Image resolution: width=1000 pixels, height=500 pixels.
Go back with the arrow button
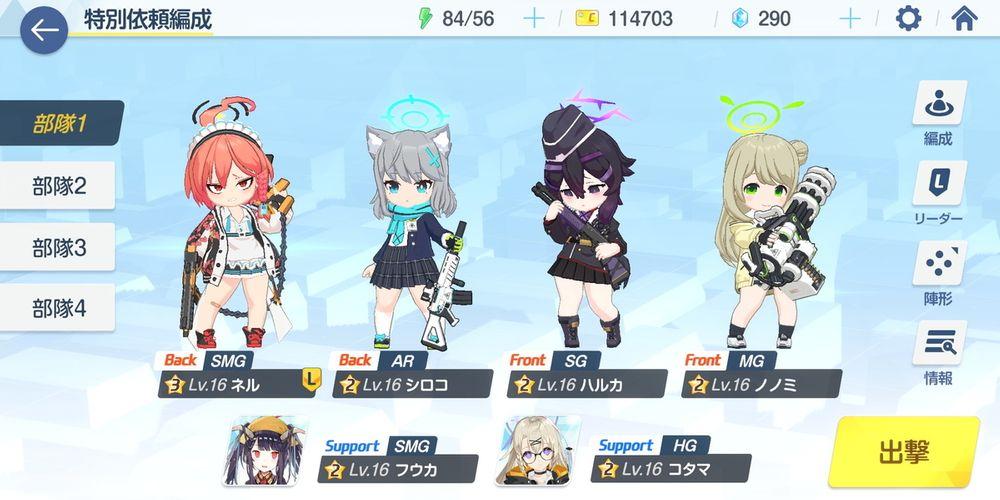(x=44, y=31)
